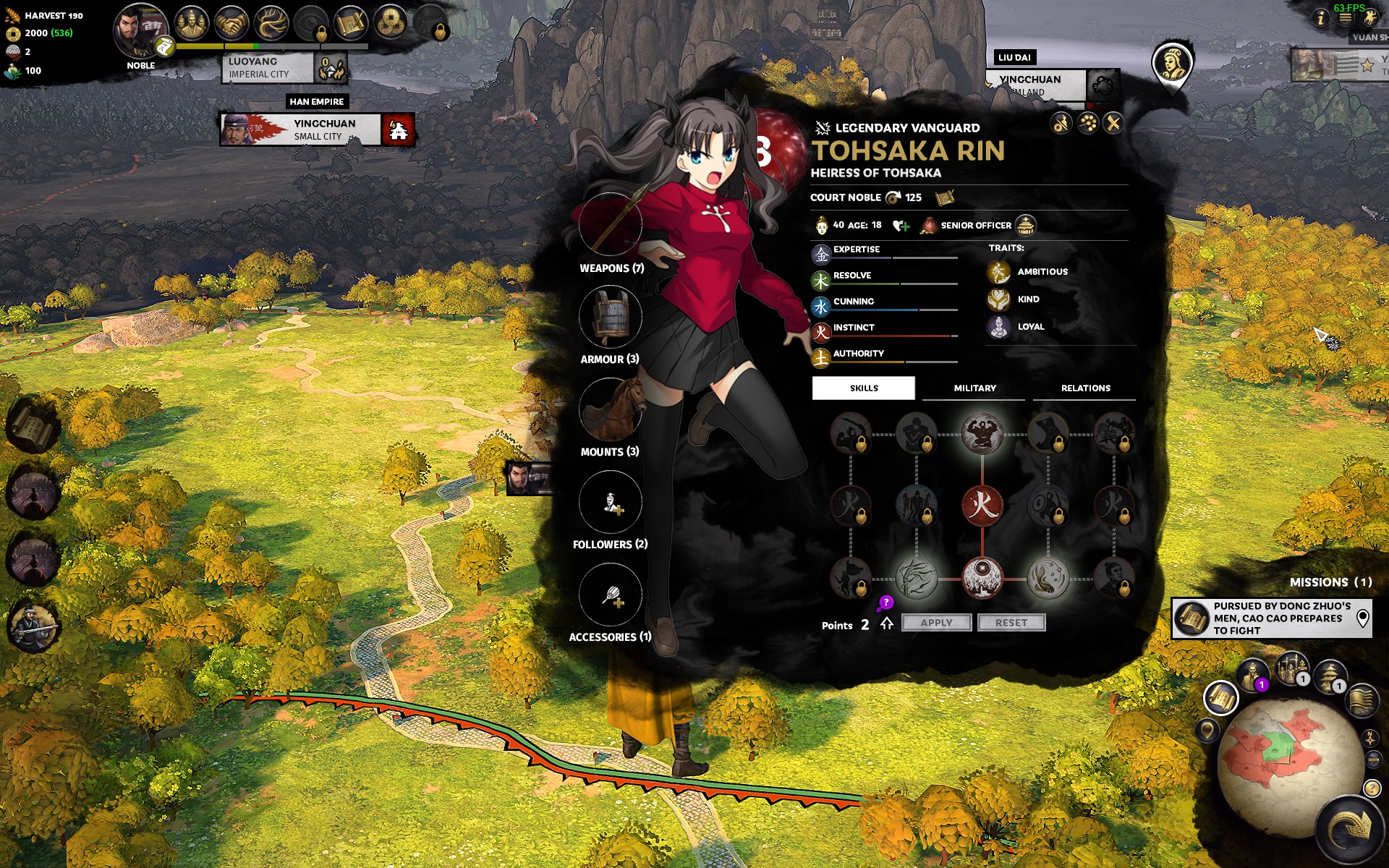Select the red fire skill node

point(982,504)
